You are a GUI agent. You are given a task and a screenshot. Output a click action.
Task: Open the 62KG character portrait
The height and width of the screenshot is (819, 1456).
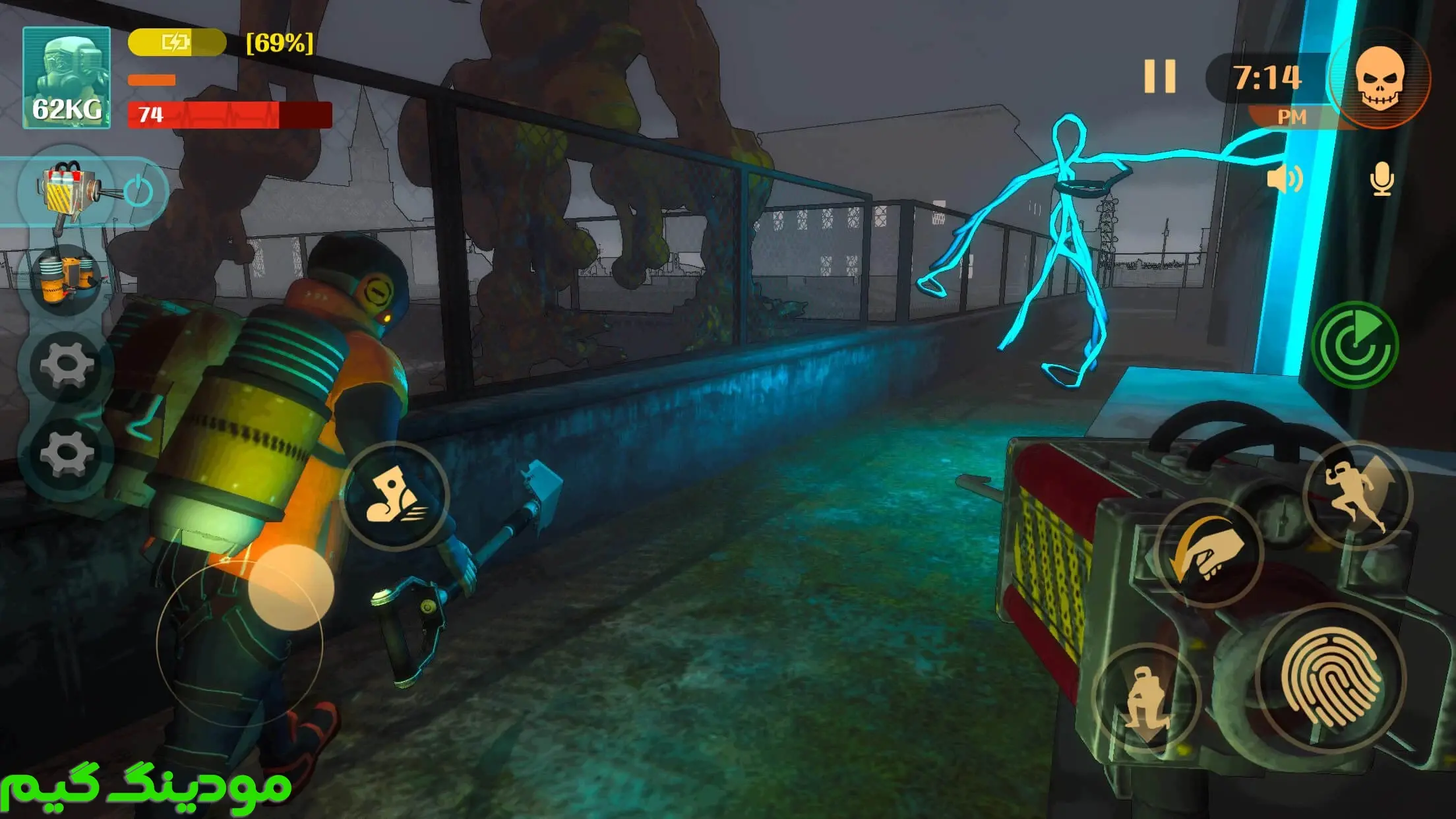(x=67, y=78)
